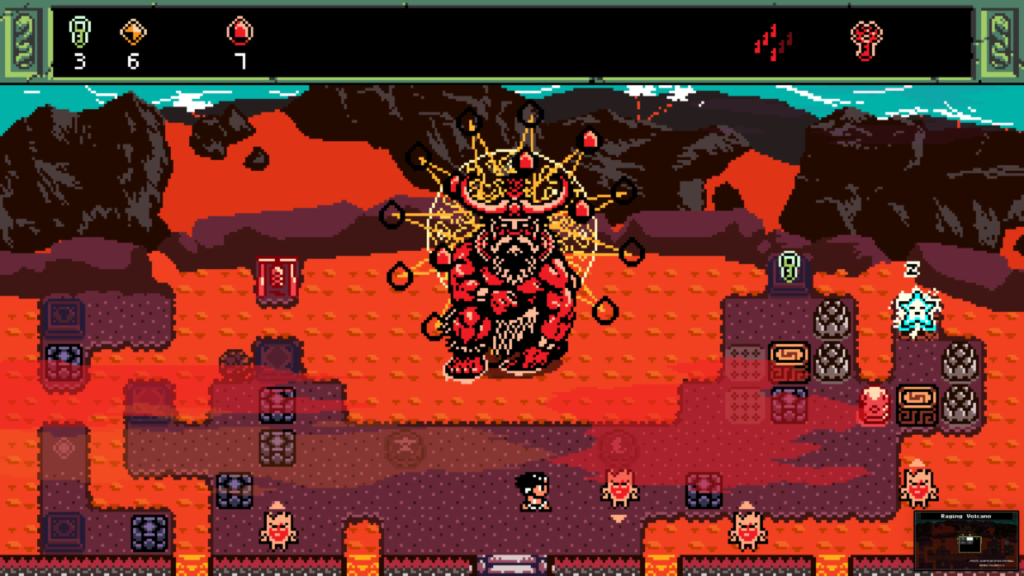Click the green key item icon
1024x576 pixels.
pyautogui.click(x=79, y=32)
